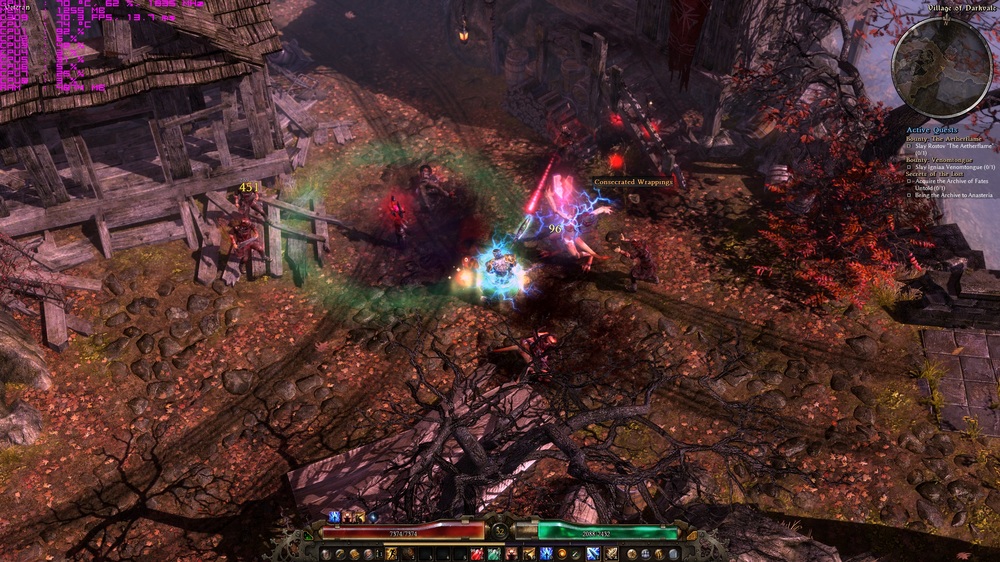Image resolution: width=1000 pixels, height=562 pixels.
Task: Use the green energy potion slot
Action: click(493, 554)
